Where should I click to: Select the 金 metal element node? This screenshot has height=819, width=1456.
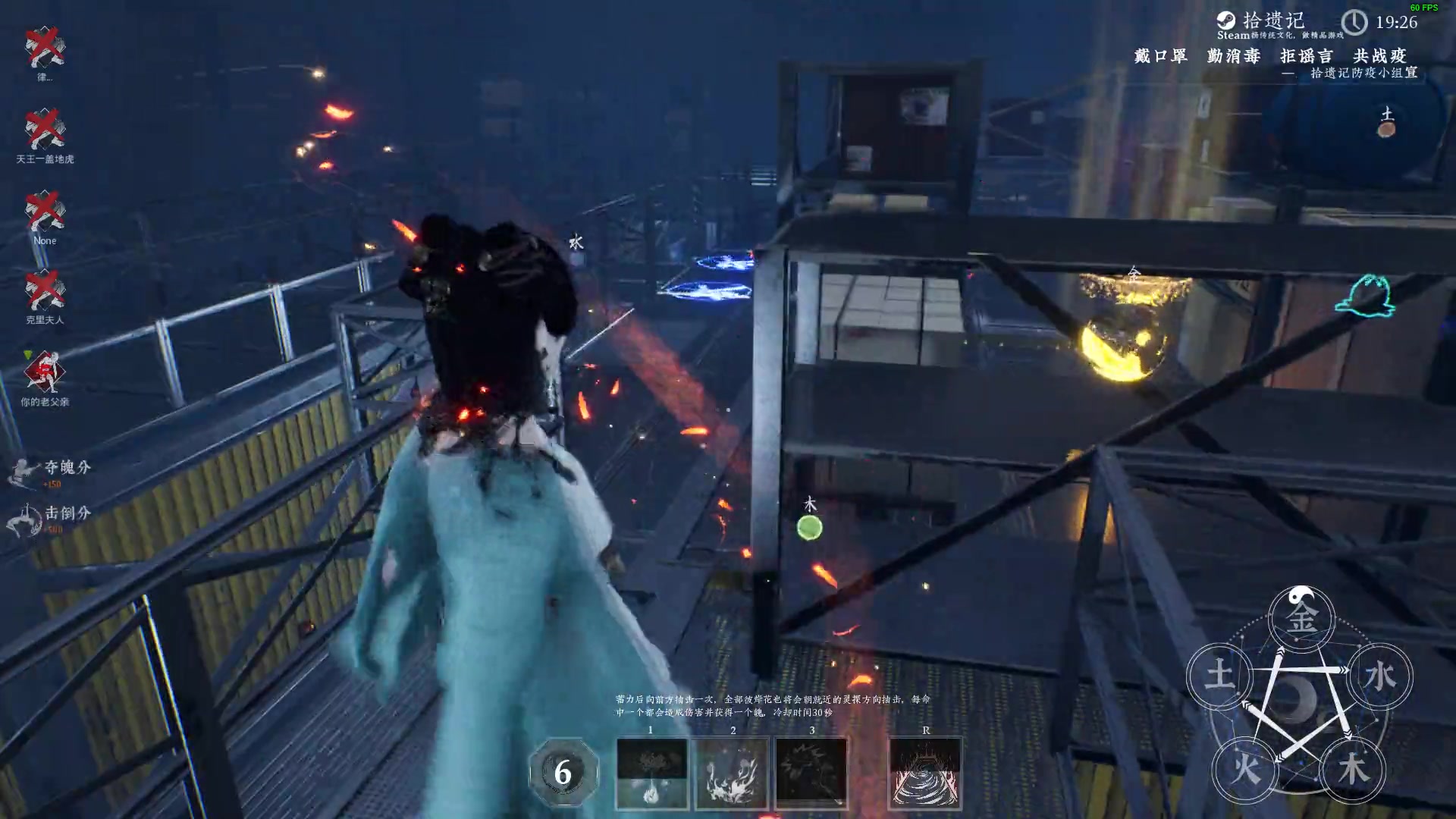click(1301, 618)
